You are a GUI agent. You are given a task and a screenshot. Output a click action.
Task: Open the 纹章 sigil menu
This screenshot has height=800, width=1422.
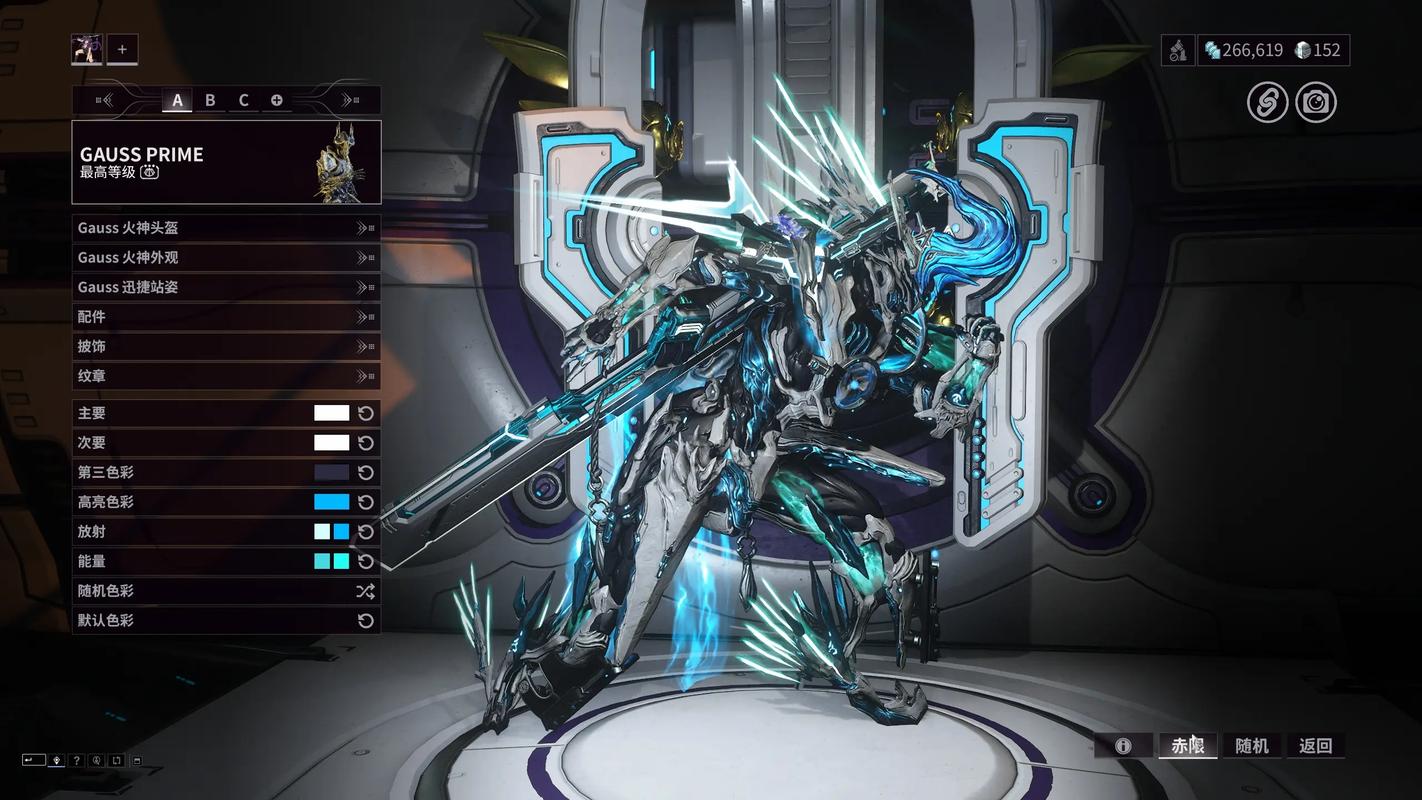click(x=226, y=376)
